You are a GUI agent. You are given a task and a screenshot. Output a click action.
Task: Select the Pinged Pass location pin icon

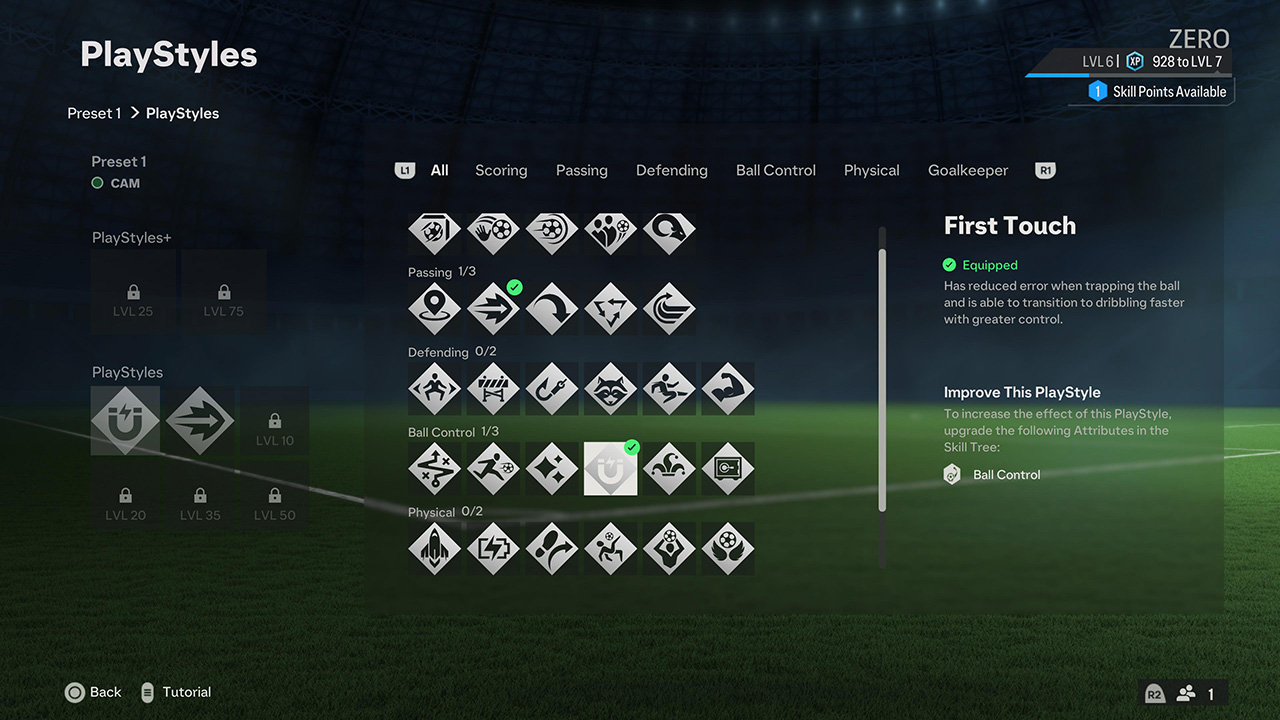(x=434, y=308)
